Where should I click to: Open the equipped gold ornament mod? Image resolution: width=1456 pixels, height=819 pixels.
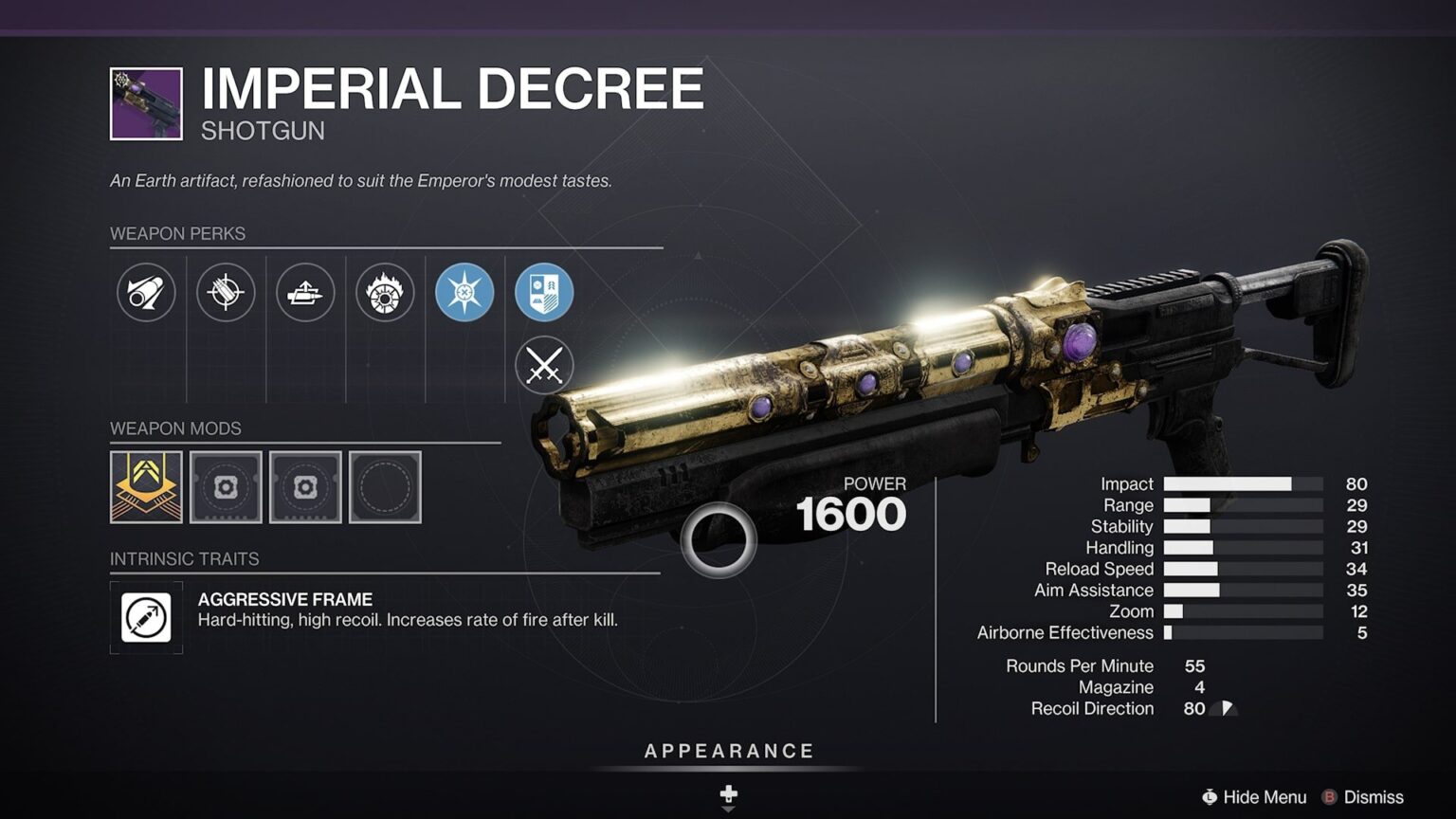146,487
